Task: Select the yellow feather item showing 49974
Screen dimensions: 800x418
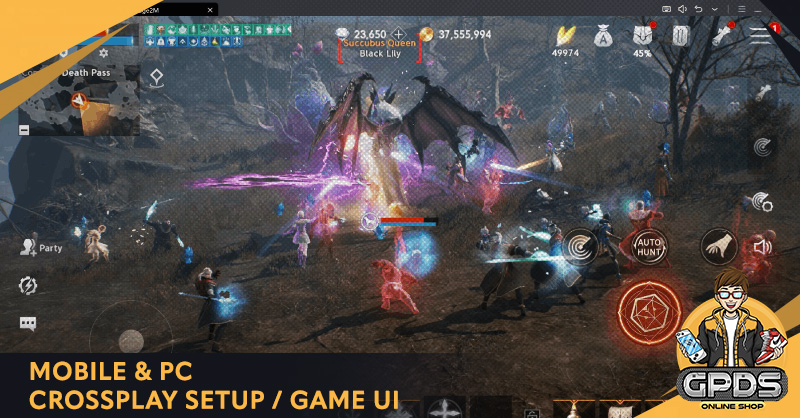Action: click(567, 36)
